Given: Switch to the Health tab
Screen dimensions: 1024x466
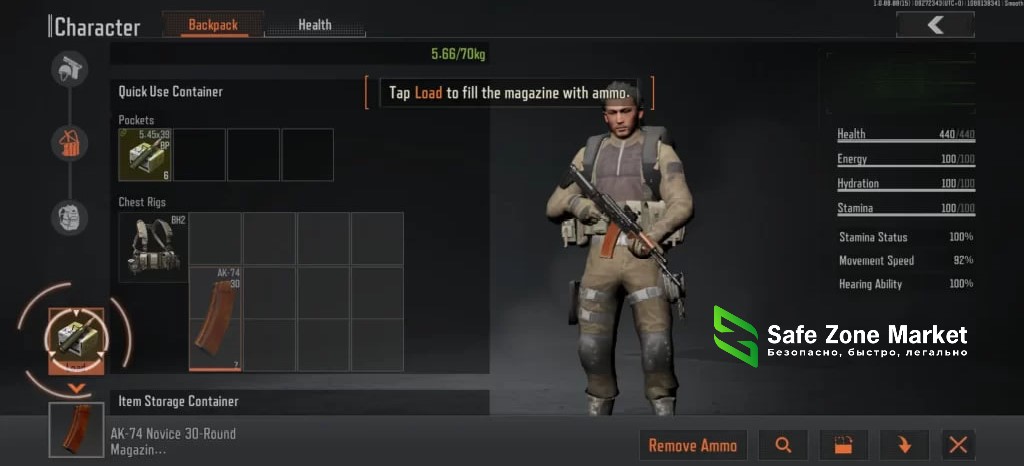Looking at the screenshot, I should [x=315, y=25].
